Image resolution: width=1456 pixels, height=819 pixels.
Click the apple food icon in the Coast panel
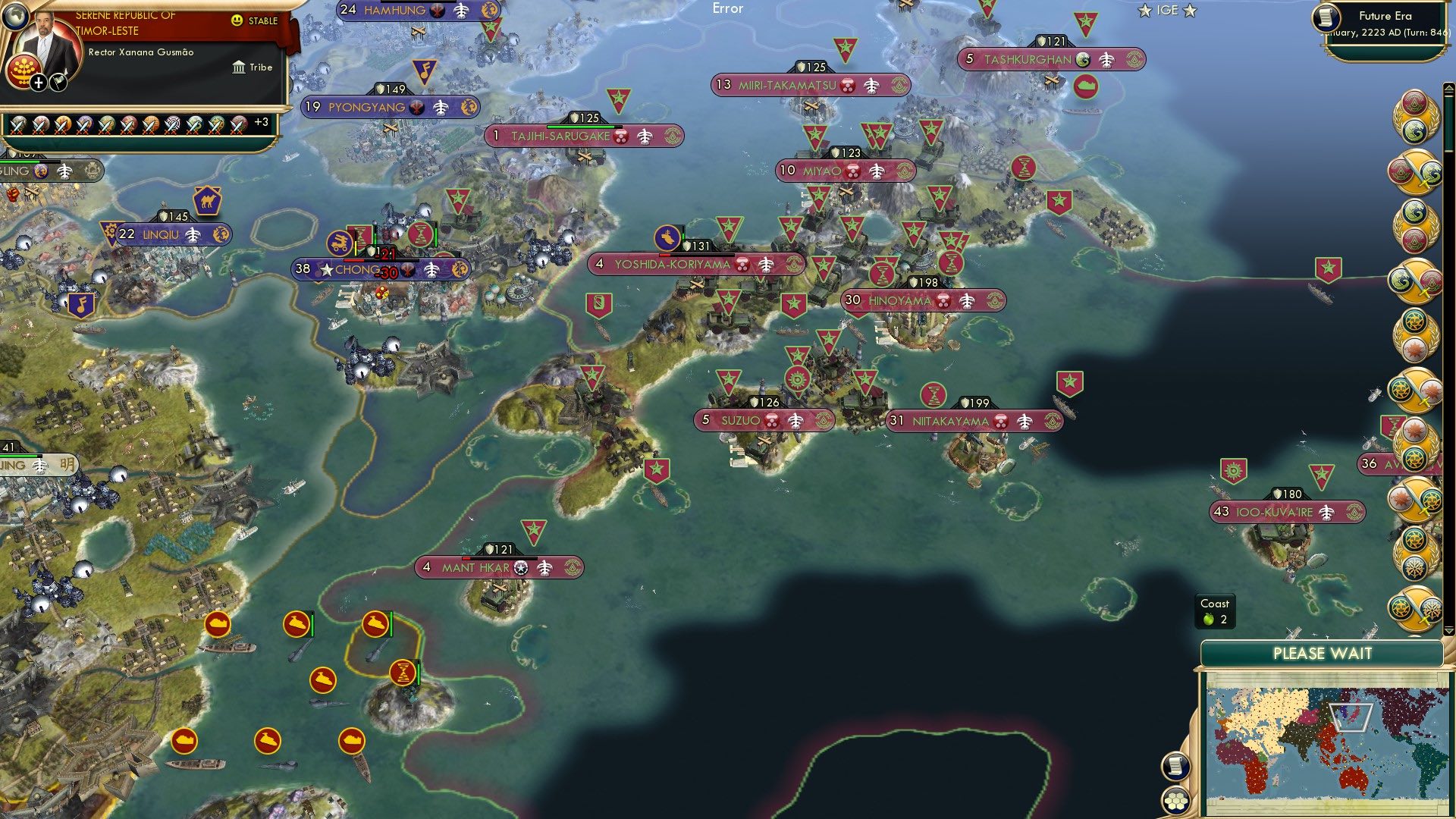(x=1209, y=620)
